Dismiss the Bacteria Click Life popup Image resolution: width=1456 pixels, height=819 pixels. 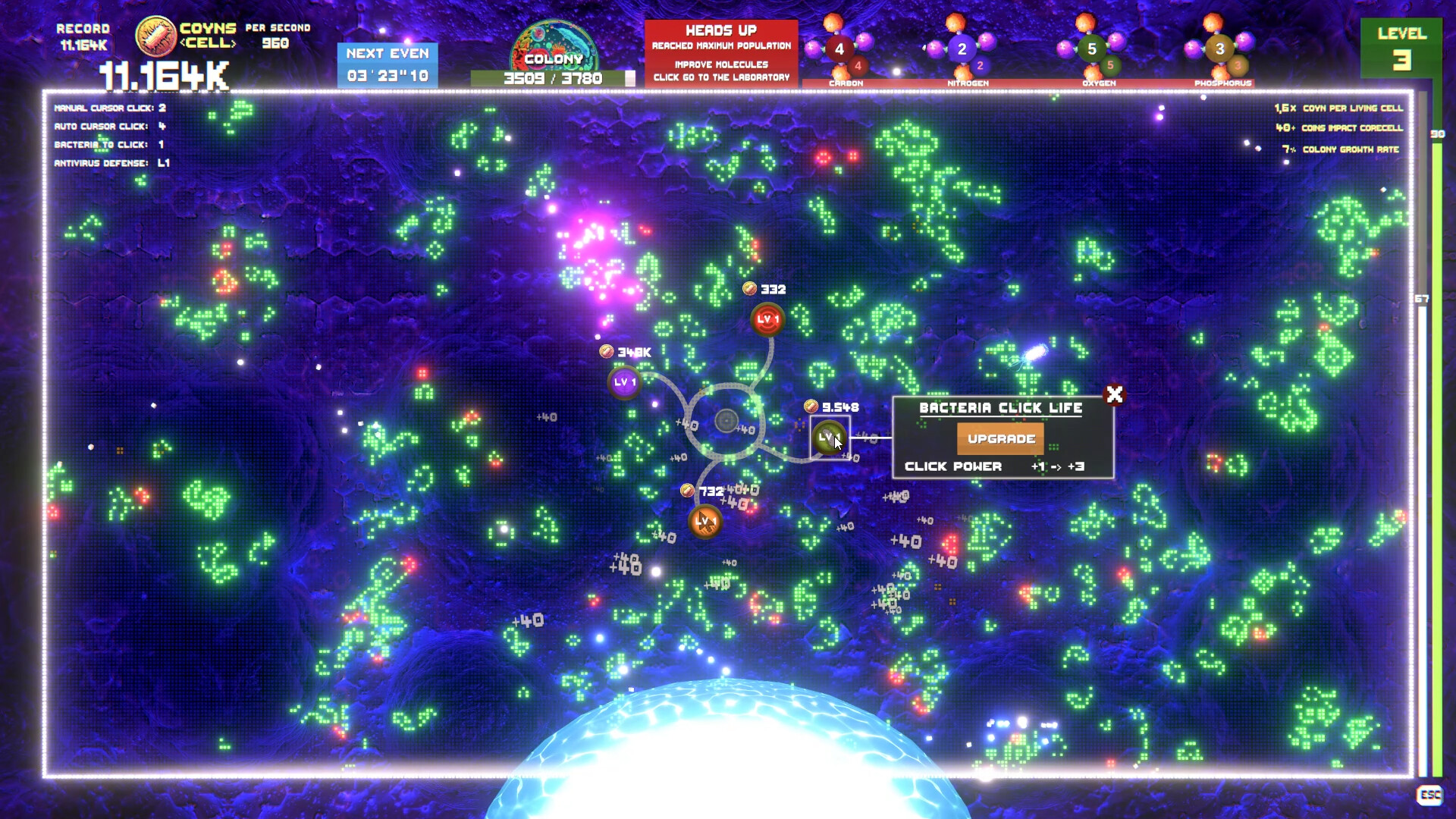point(1113,394)
